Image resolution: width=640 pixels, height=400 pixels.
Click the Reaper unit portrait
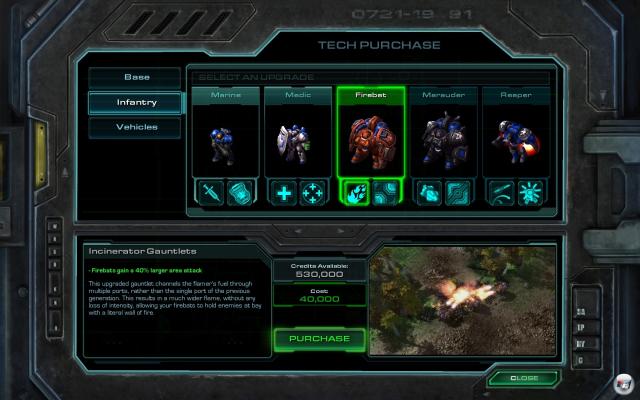[516, 142]
